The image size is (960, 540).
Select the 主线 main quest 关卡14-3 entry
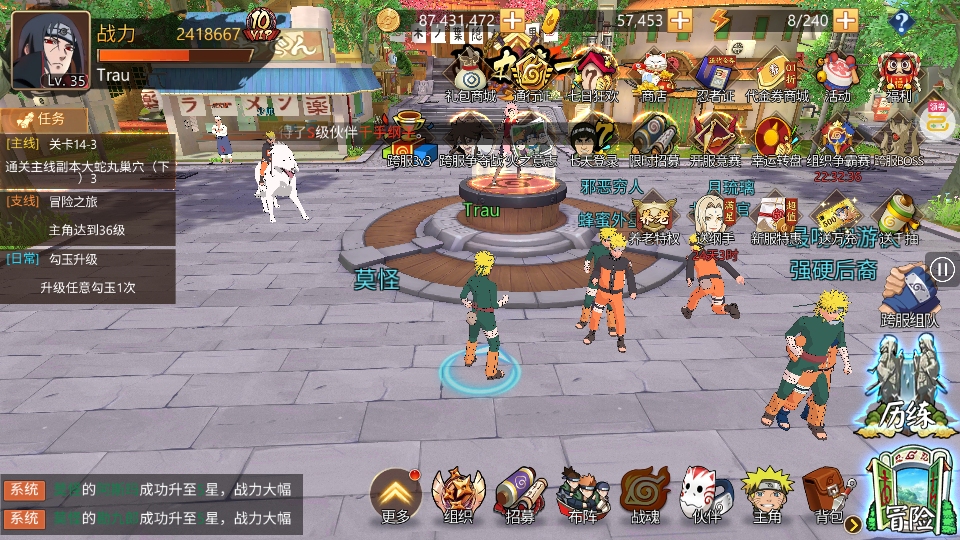point(88,160)
